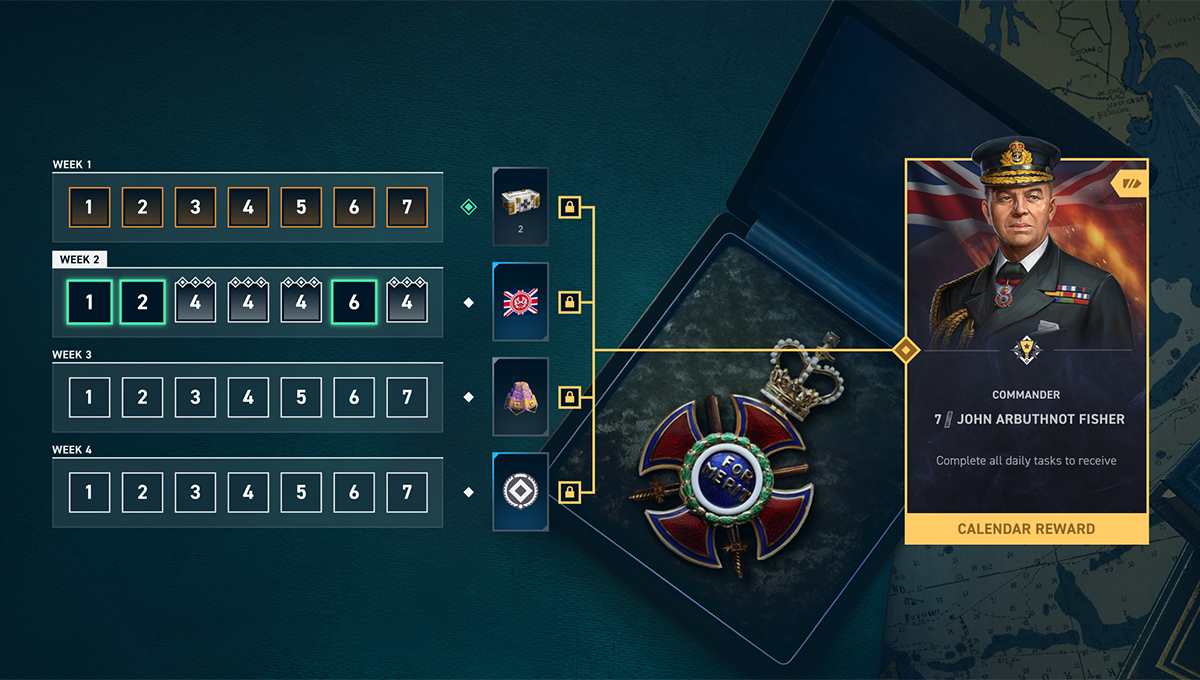The image size is (1200, 680).
Task: Inspect the British flag reward for Week 2
Action: [521, 302]
